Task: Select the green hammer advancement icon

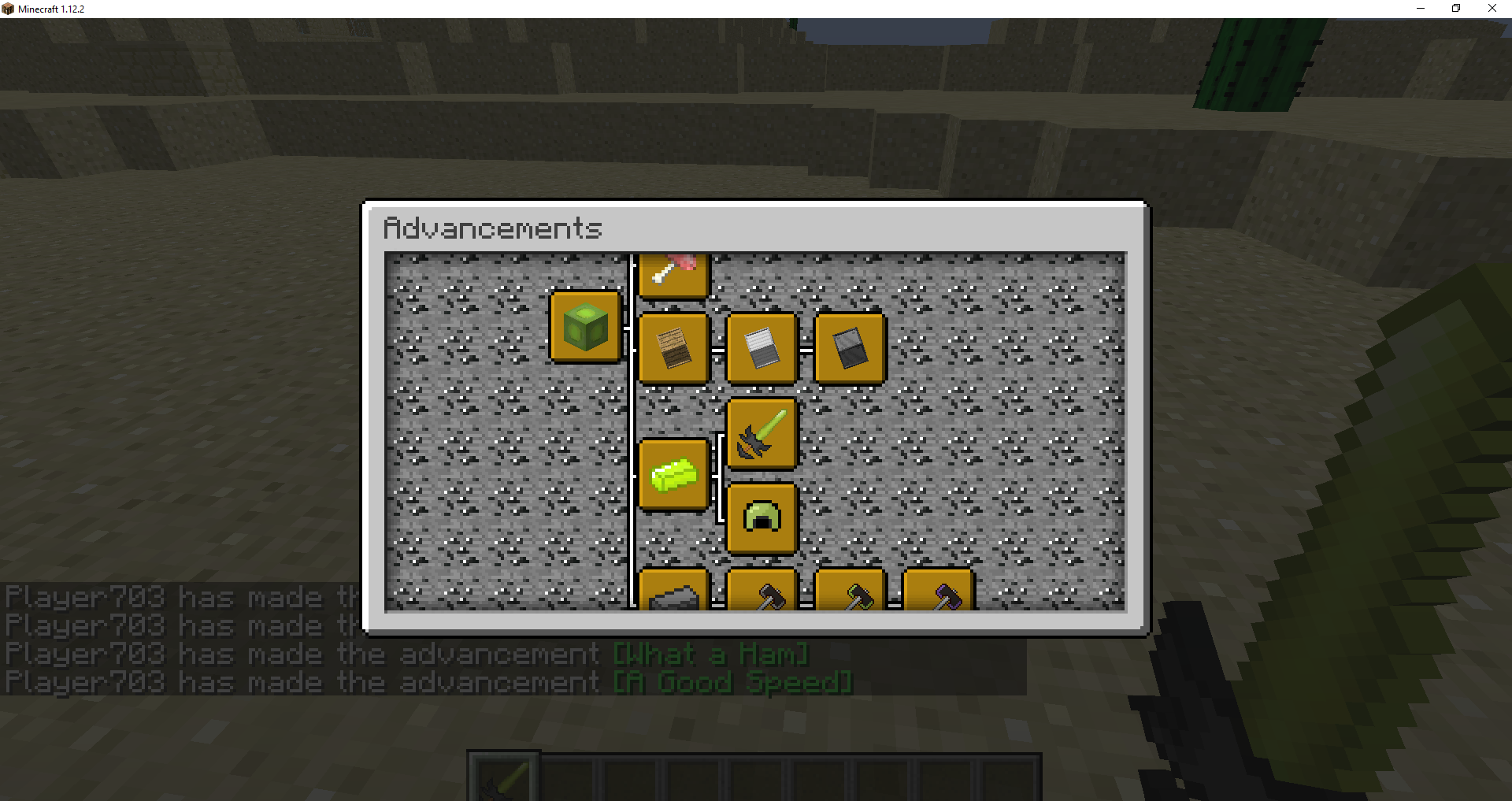Action: pos(850,595)
